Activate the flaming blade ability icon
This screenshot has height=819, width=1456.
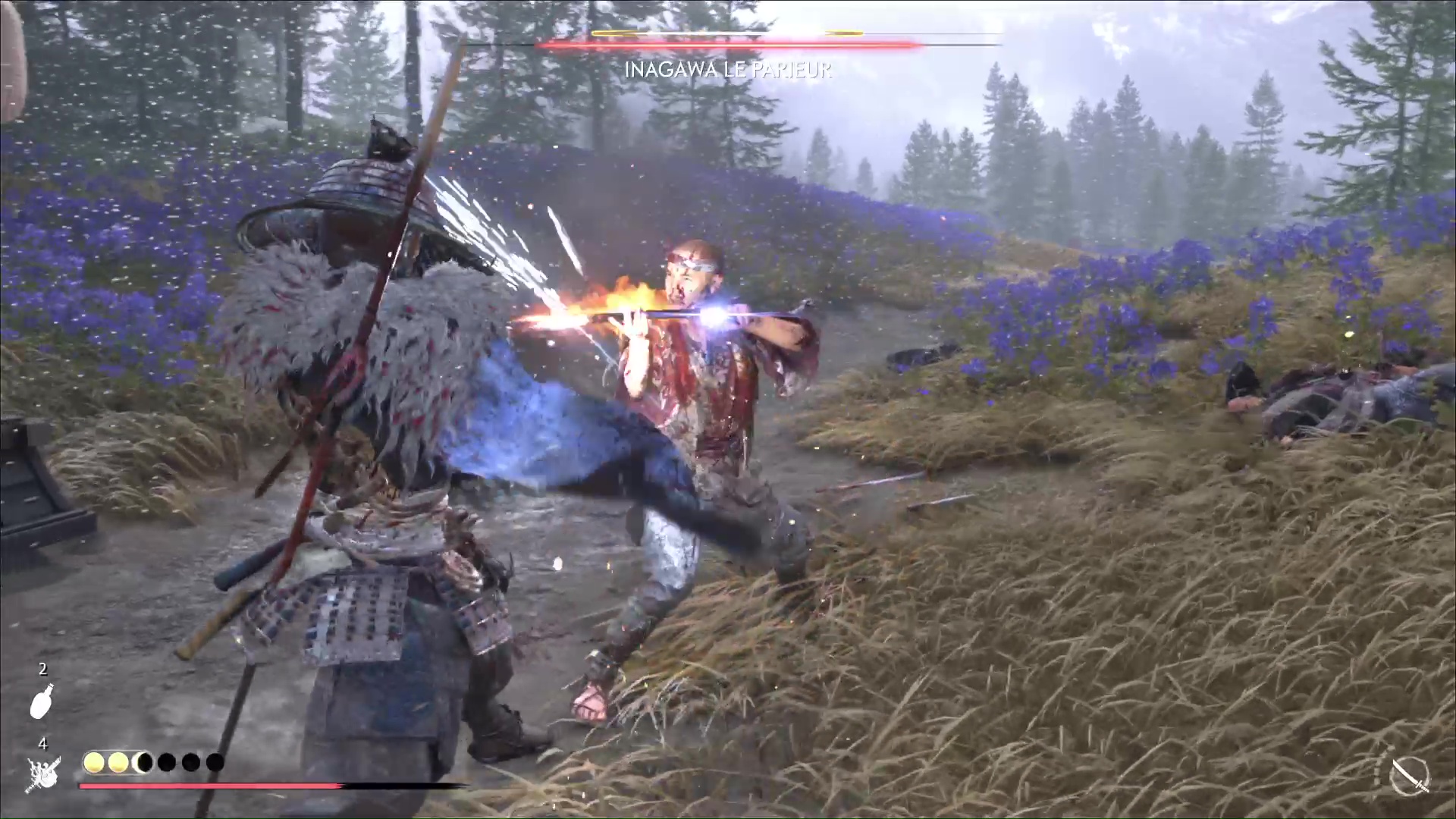pyautogui.click(x=43, y=773)
